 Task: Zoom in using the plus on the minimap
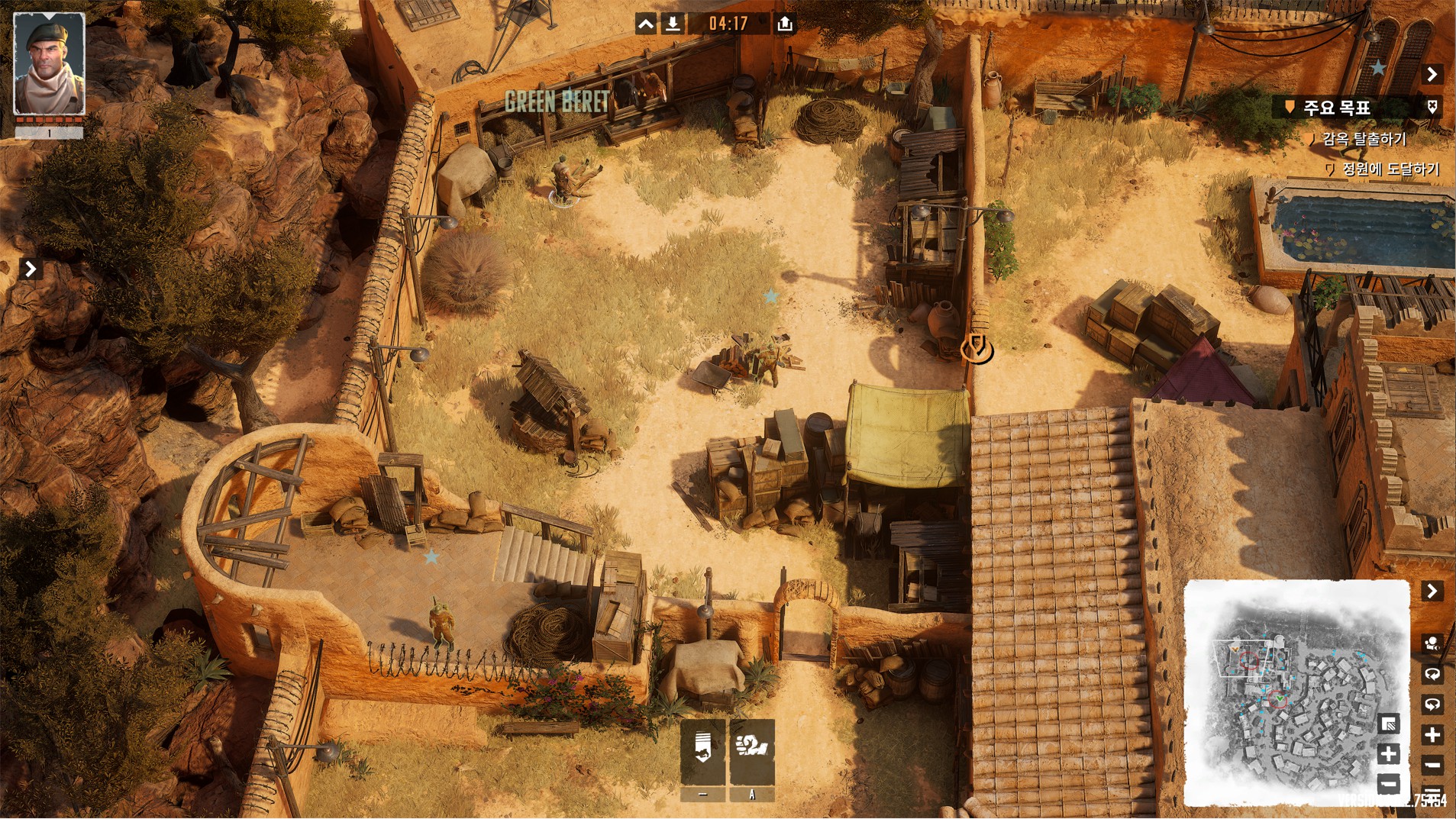(1389, 754)
